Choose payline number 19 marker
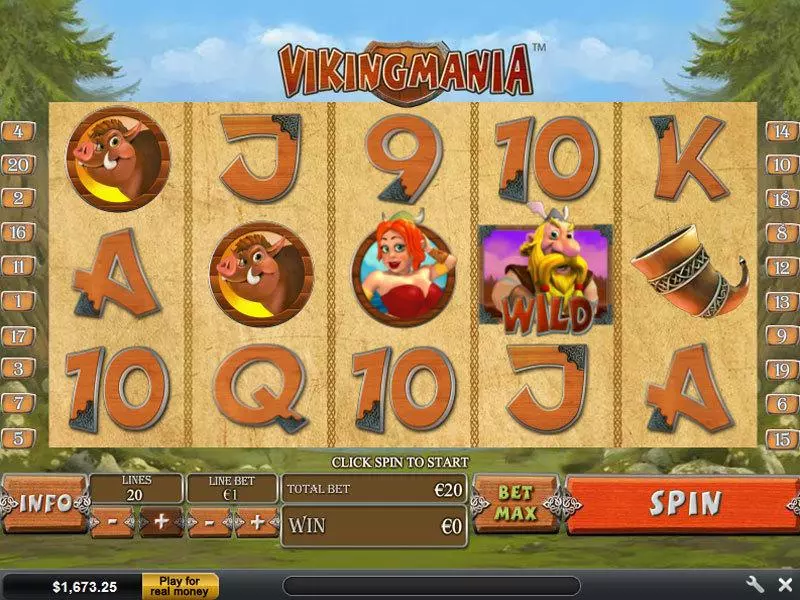The image size is (800, 600). [781, 370]
